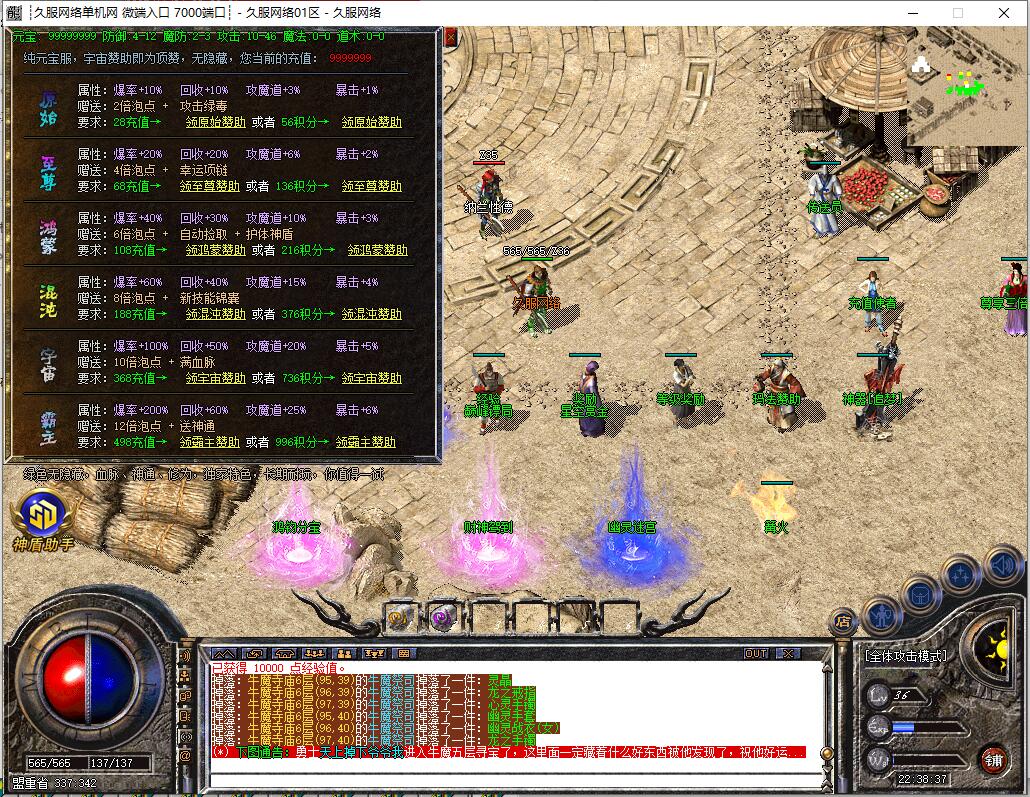The image size is (1030, 797).
Task: Open the bag round button
Action: (921, 595)
